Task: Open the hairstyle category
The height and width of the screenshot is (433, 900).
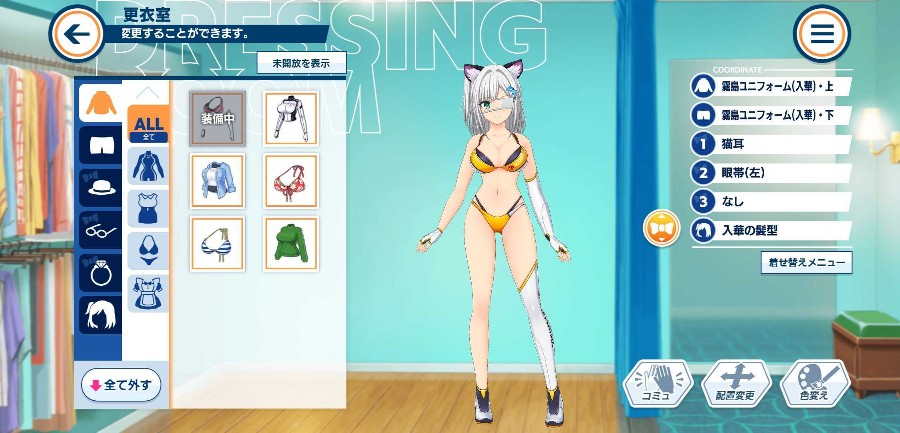Action: 100,314
